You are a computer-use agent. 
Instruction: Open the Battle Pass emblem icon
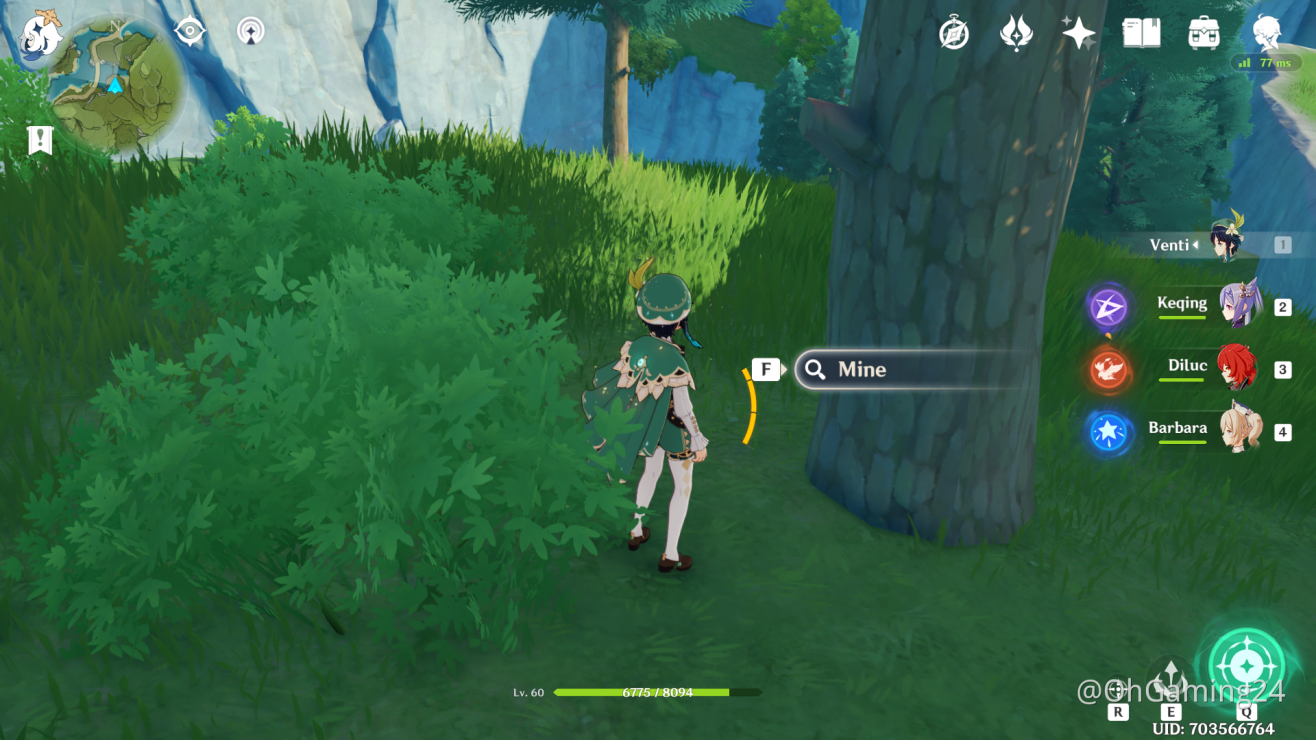point(1016,33)
